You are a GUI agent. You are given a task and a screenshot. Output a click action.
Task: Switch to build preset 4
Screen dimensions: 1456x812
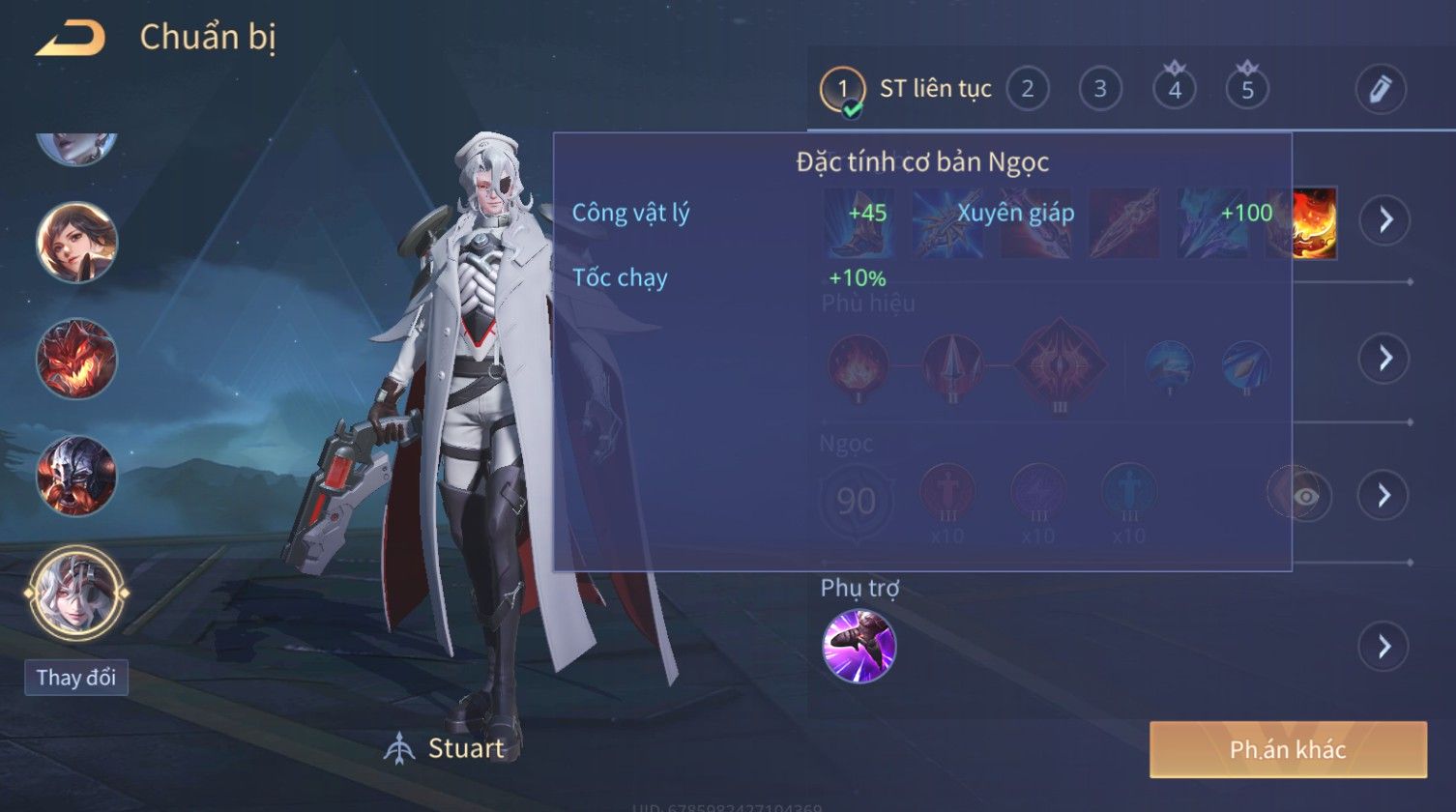click(1175, 90)
